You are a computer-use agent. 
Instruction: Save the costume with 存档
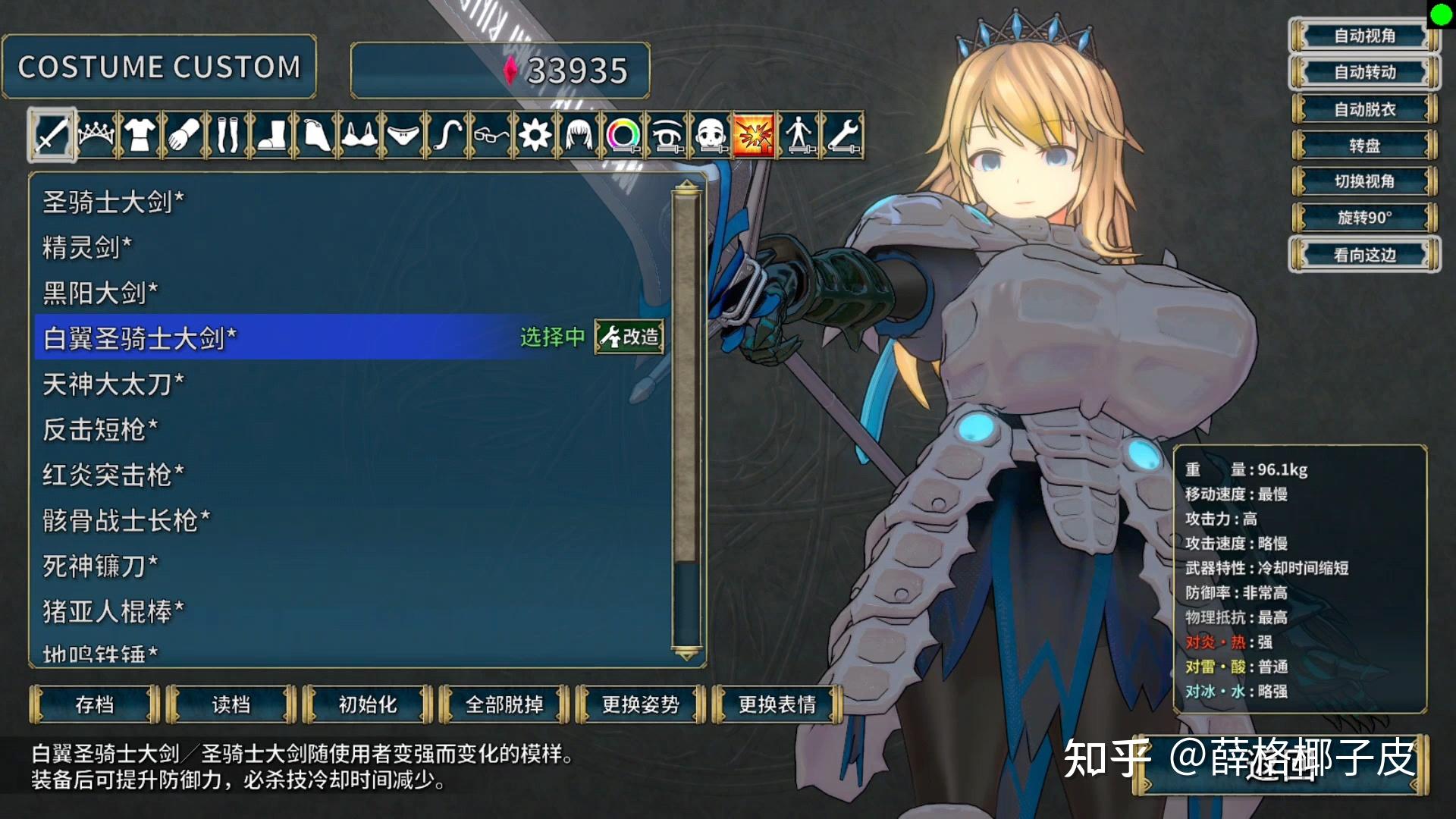pyautogui.click(x=95, y=704)
